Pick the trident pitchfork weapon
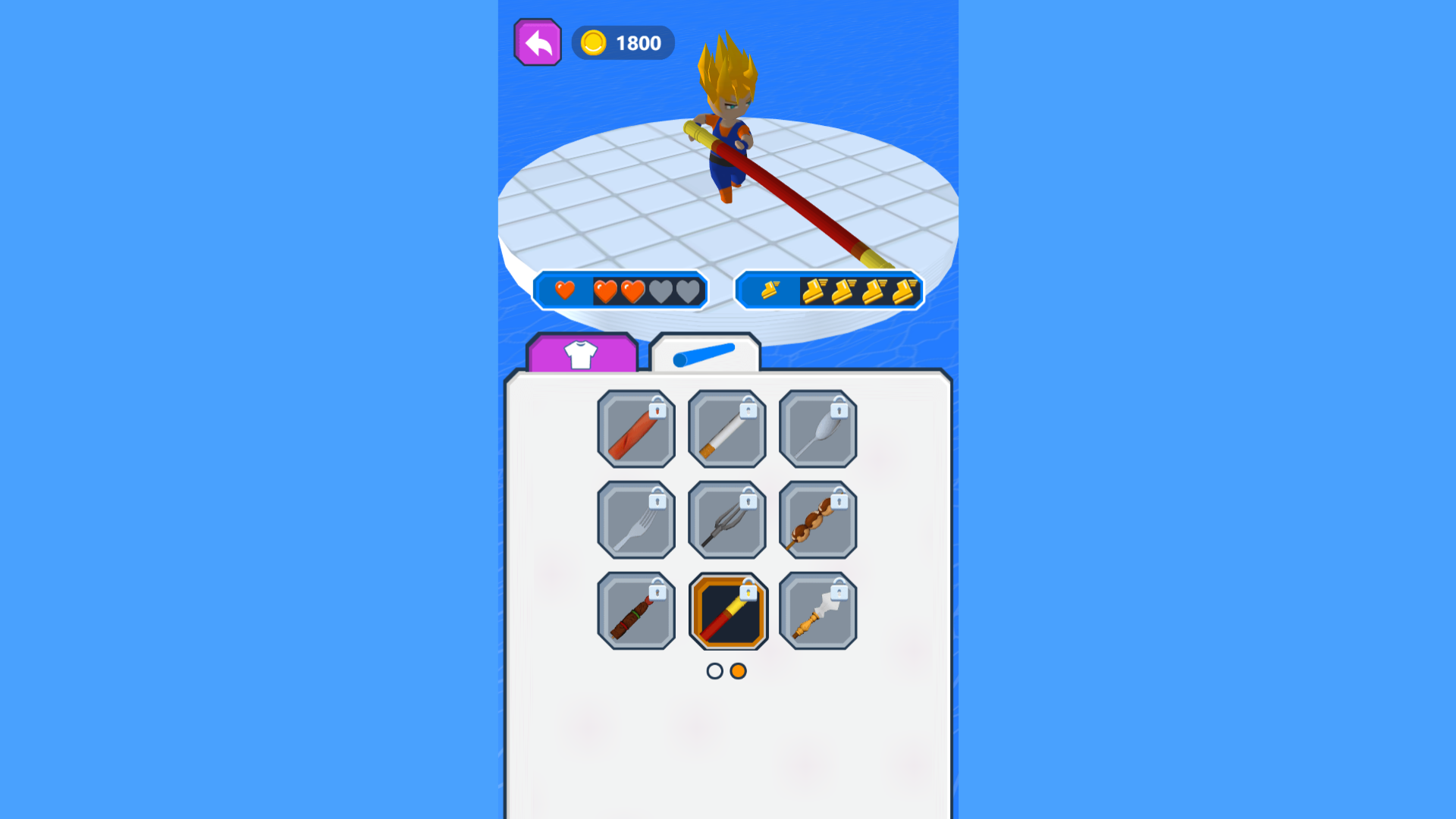This screenshot has height=819, width=1456. pos(727,520)
